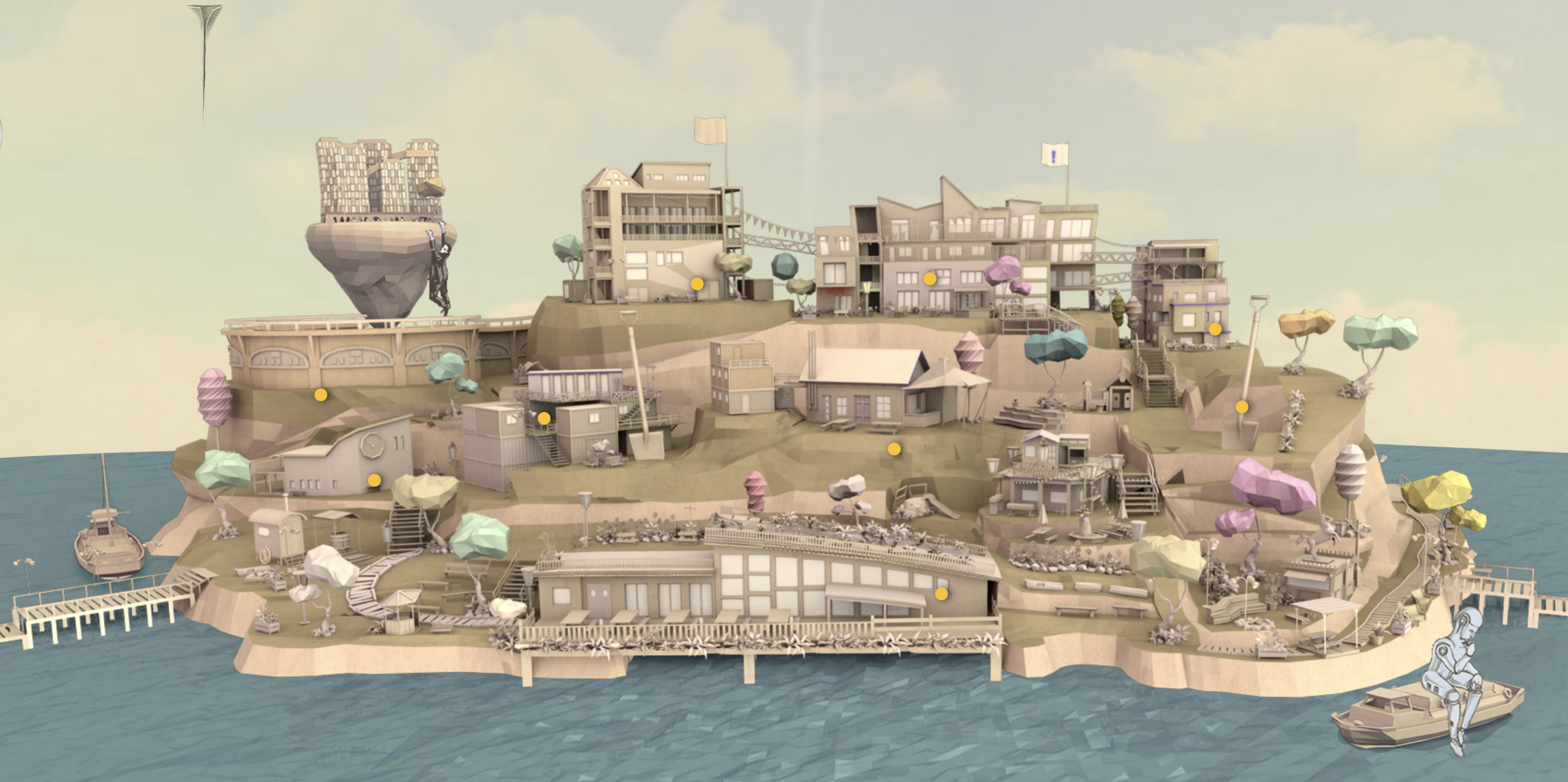This screenshot has height=782, width=1568.
Task: Open the yellow marker on the clock building
Action: click(x=374, y=480)
